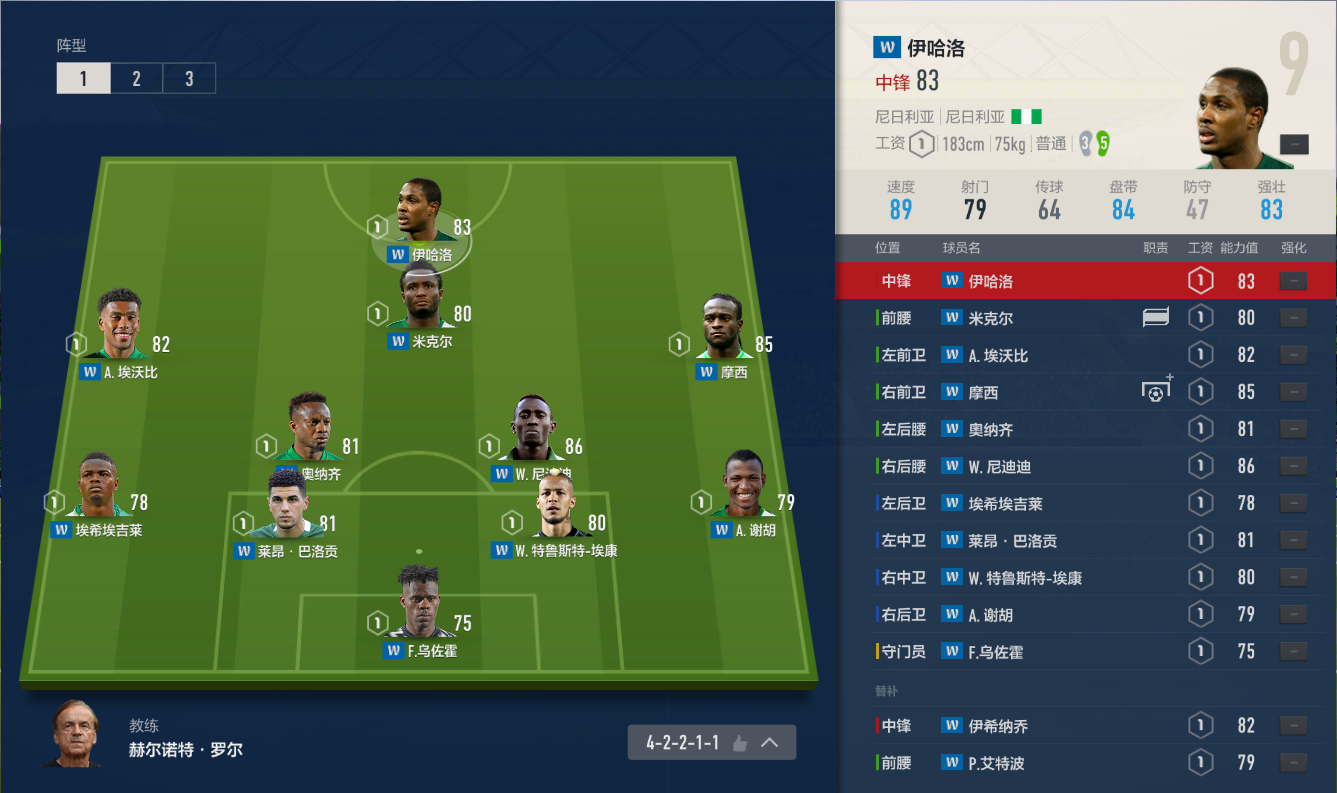Select W. 尼迪迪 row in the player list

click(x=1085, y=466)
